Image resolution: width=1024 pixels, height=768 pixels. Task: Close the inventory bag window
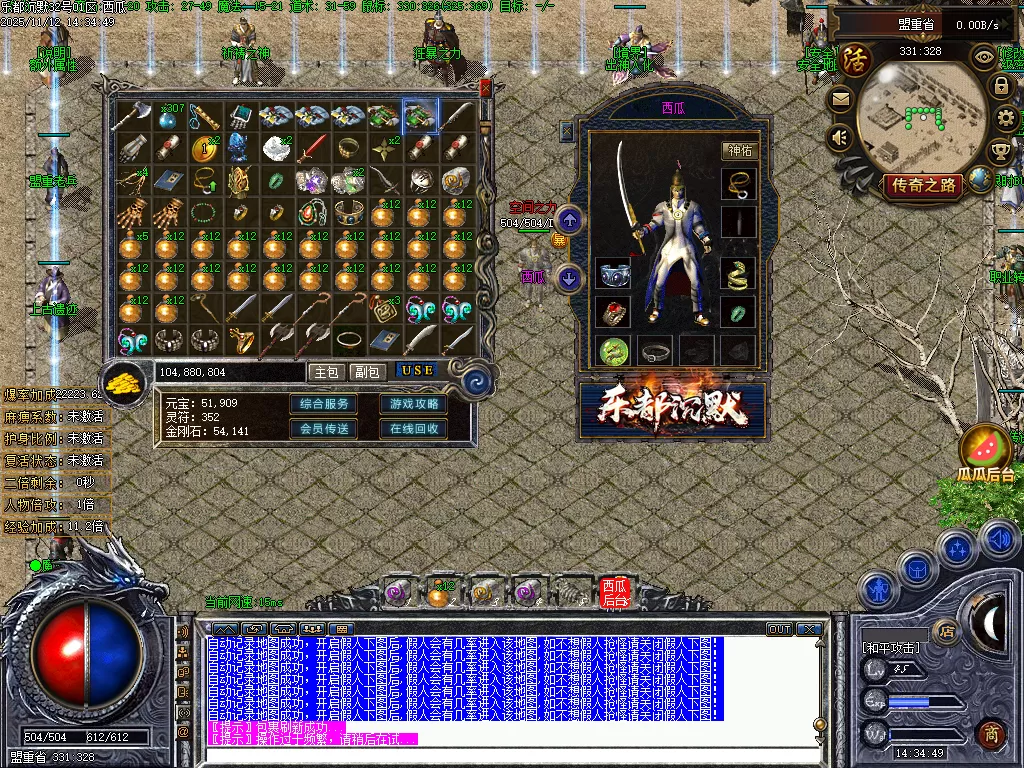point(486,88)
